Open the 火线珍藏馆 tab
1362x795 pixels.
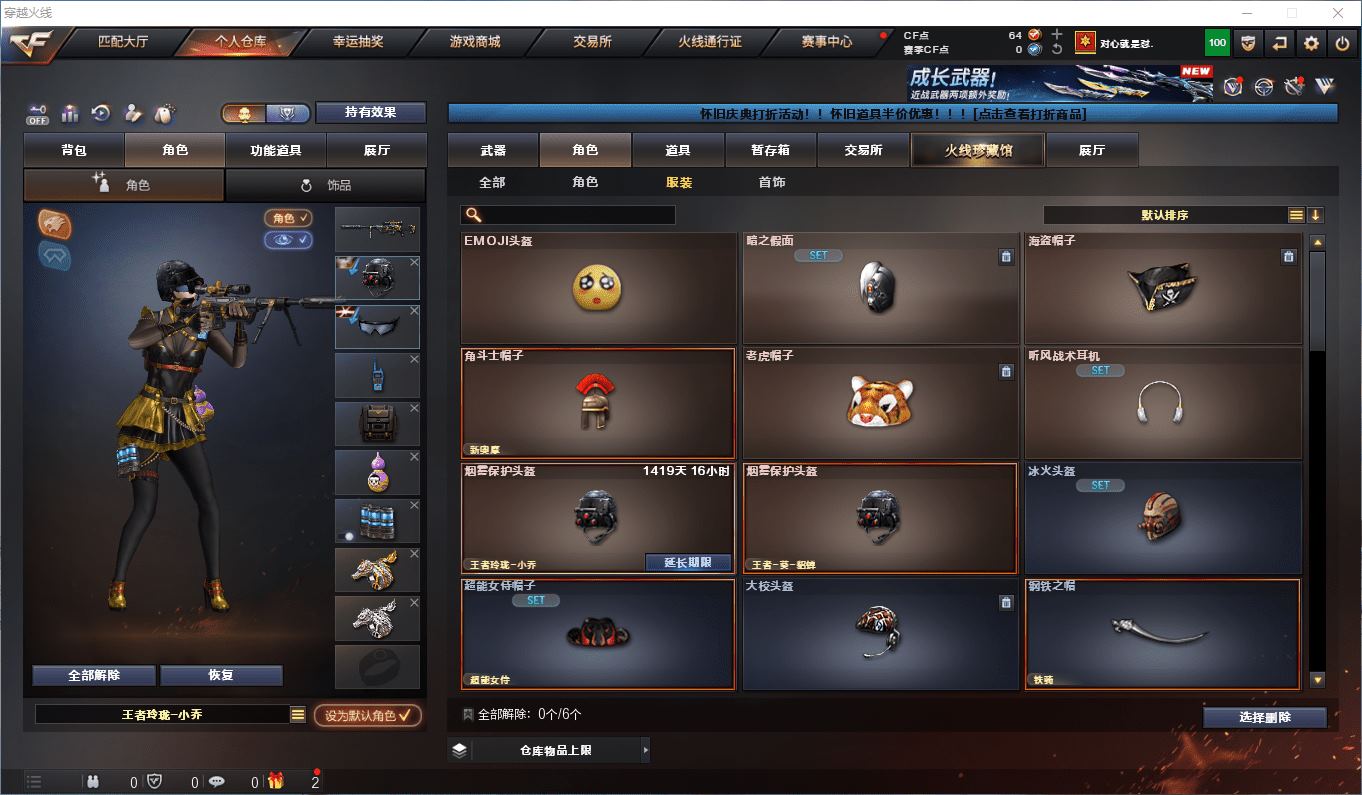coord(977,150)
